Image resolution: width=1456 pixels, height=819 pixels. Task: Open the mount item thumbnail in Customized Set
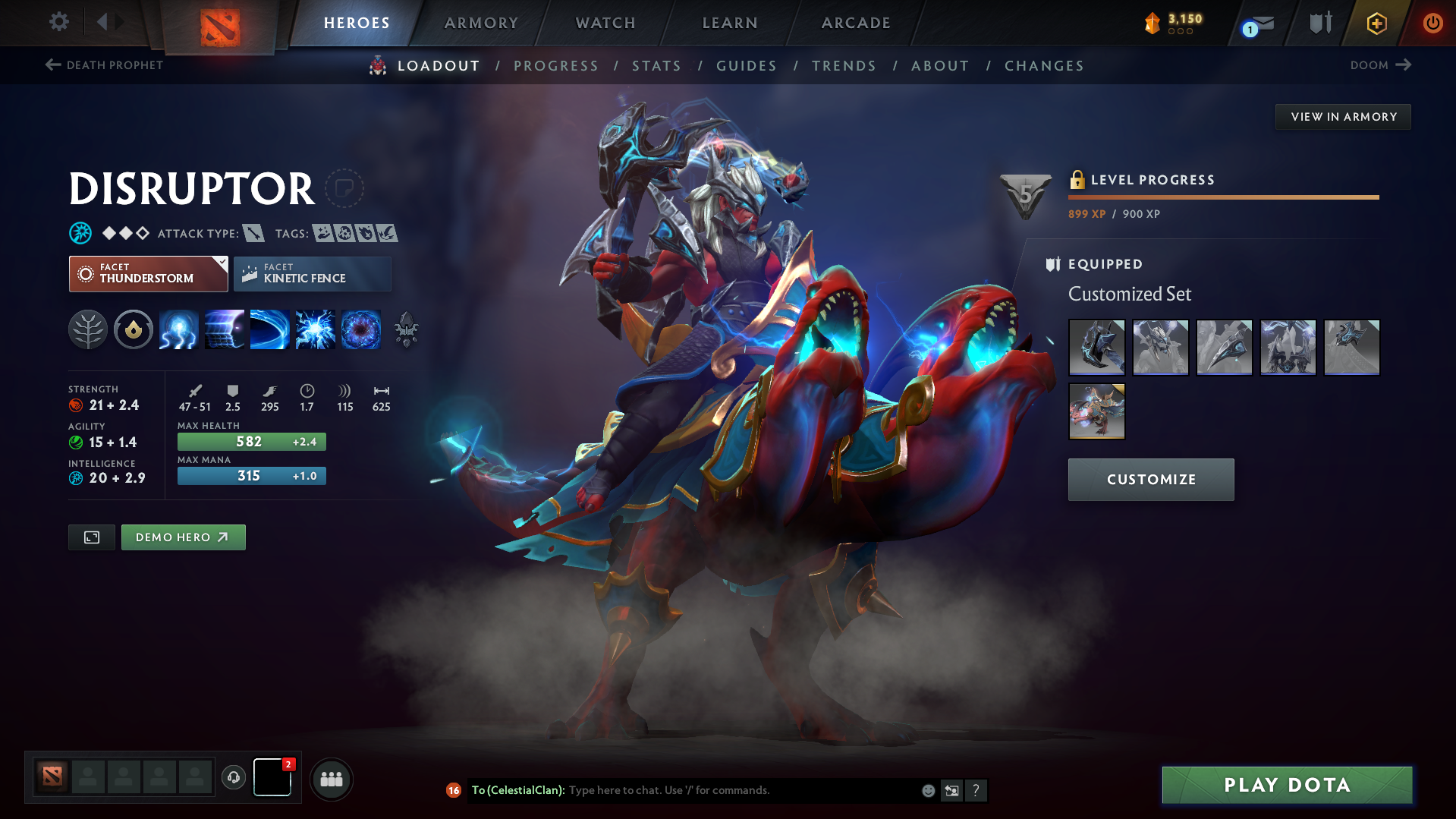[1096, 411]
